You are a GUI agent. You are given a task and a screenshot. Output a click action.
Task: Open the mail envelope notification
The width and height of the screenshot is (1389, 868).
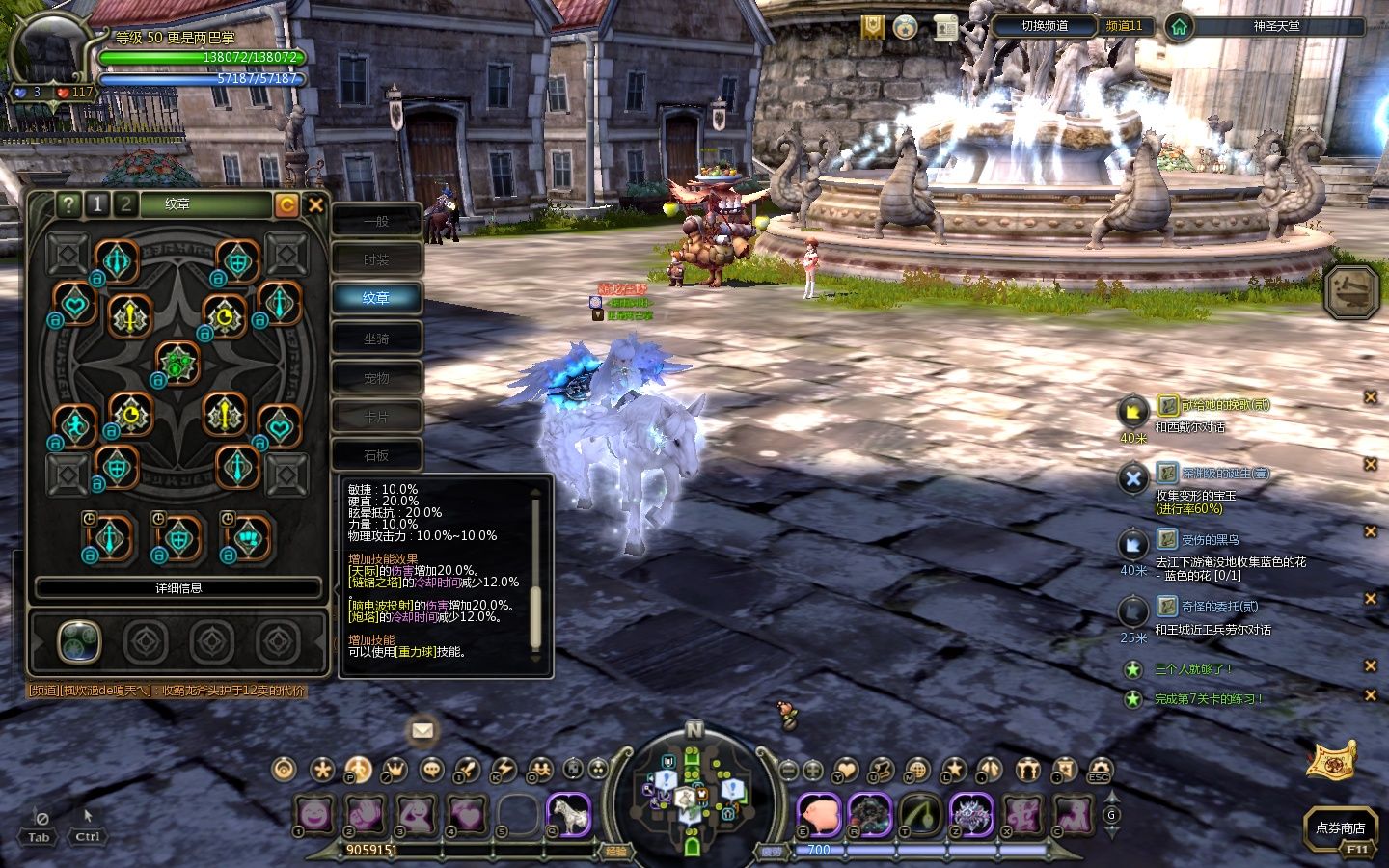(x=422, y=730)
